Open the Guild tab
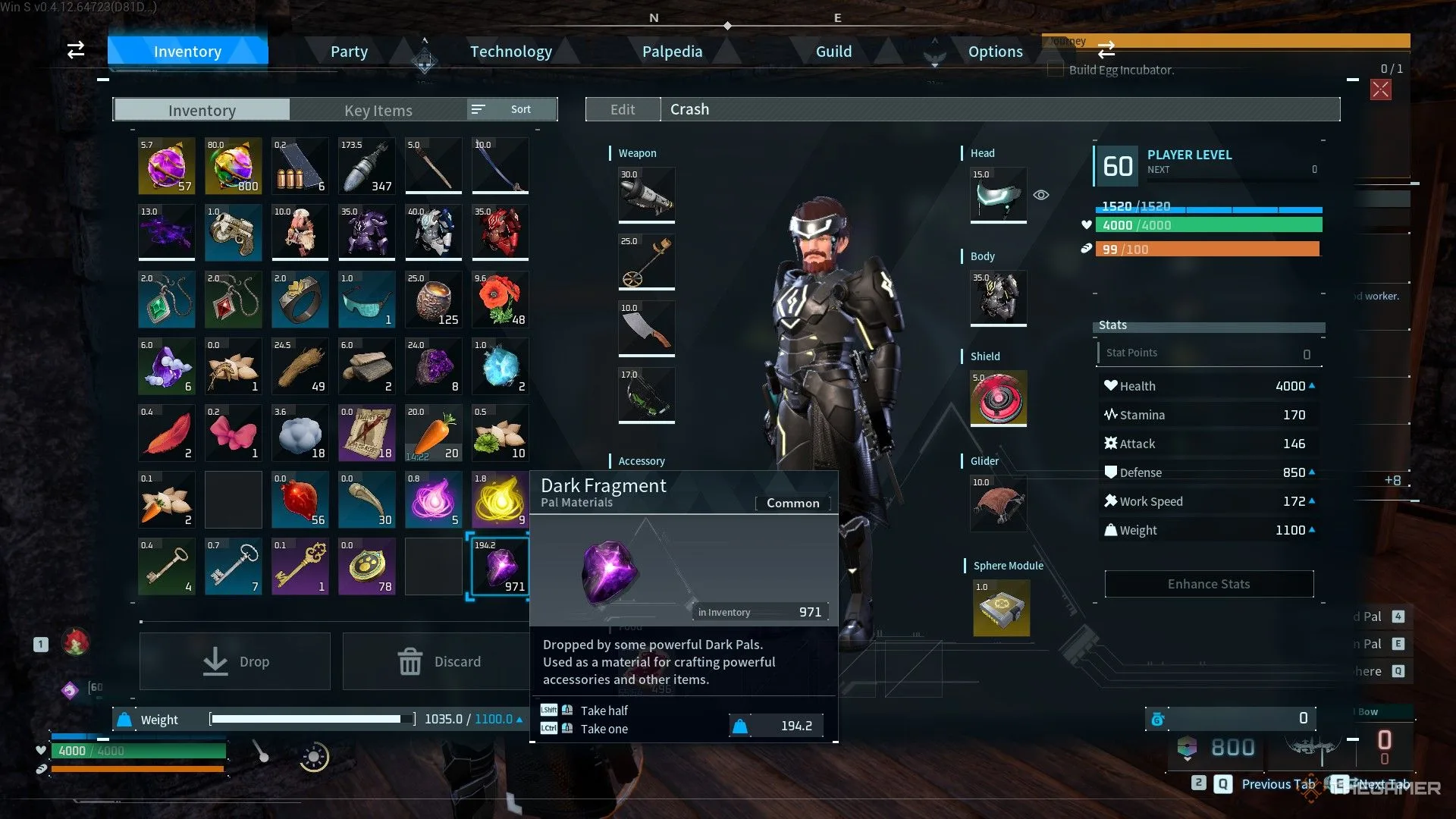Image resolution: width=1456 pixels, height=819 pixels. tap(833, 52)
